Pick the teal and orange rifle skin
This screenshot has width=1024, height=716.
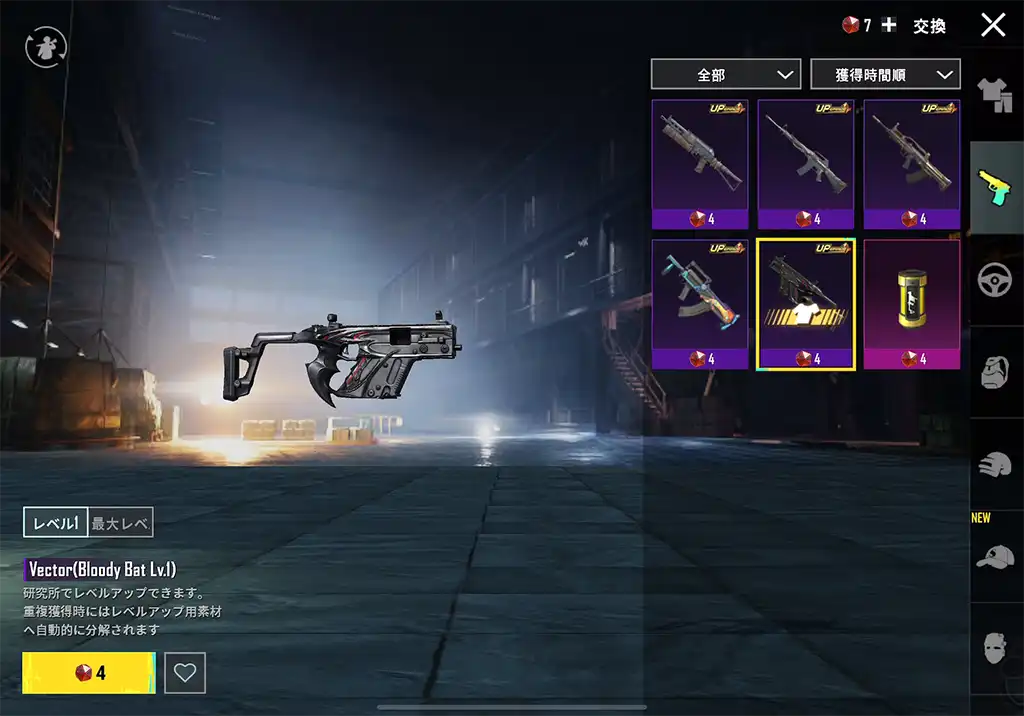pos(700,304)
